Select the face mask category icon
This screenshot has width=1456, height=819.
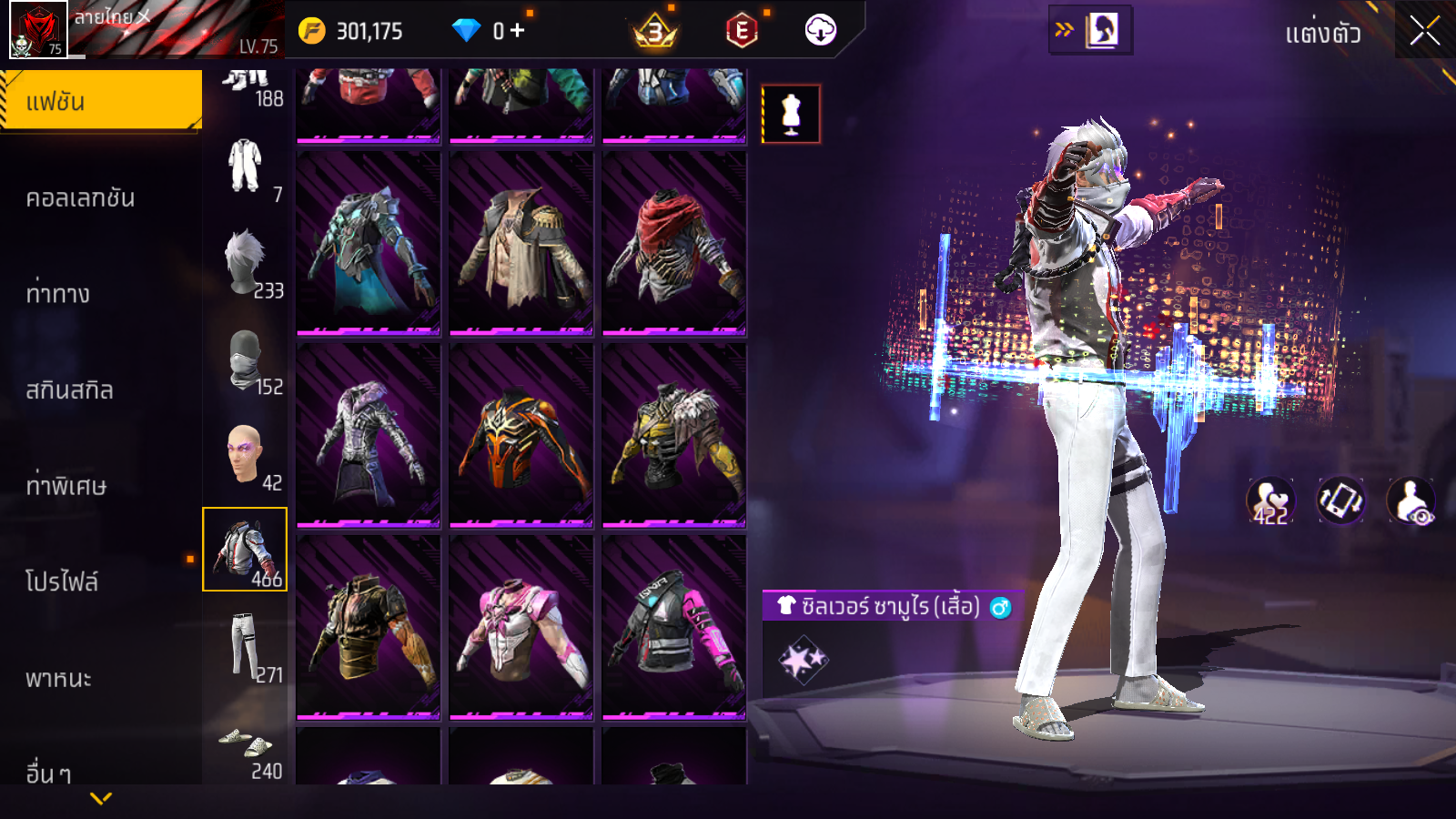(245, 360)
